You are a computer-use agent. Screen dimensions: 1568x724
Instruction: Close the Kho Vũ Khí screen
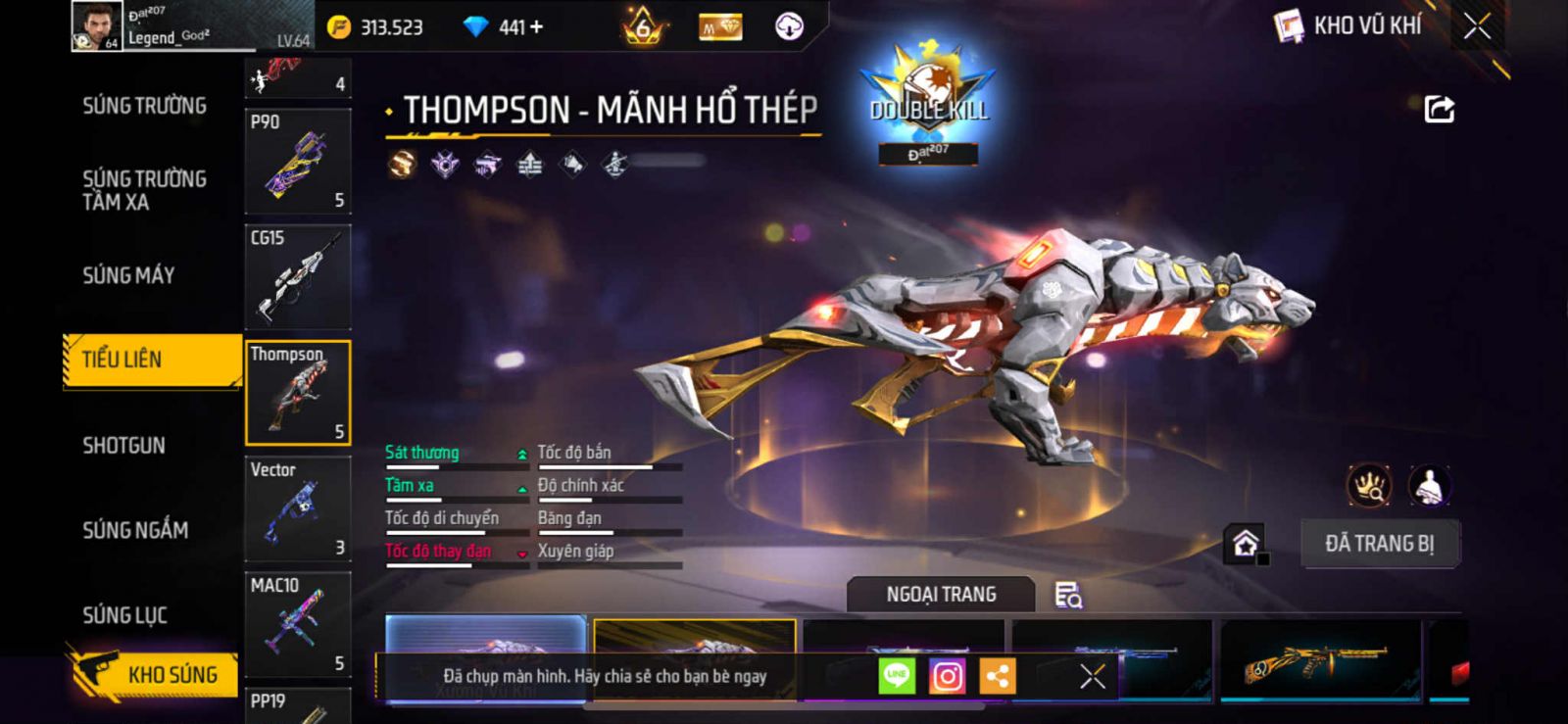coord(1477,26)
